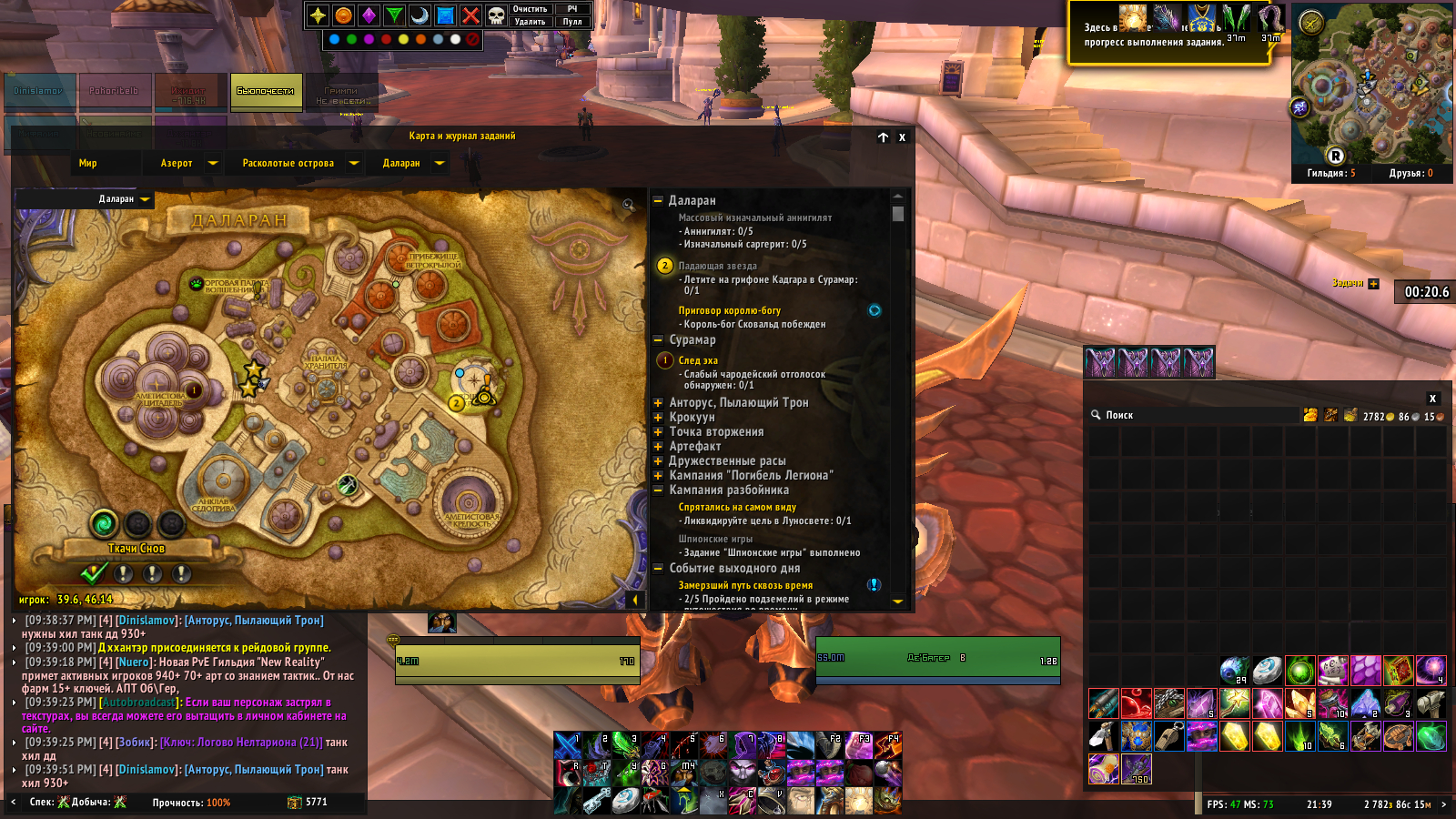Expand the Артефакт quest category
The height and width of the screenshot is (819, 1456).
(658, 446)
